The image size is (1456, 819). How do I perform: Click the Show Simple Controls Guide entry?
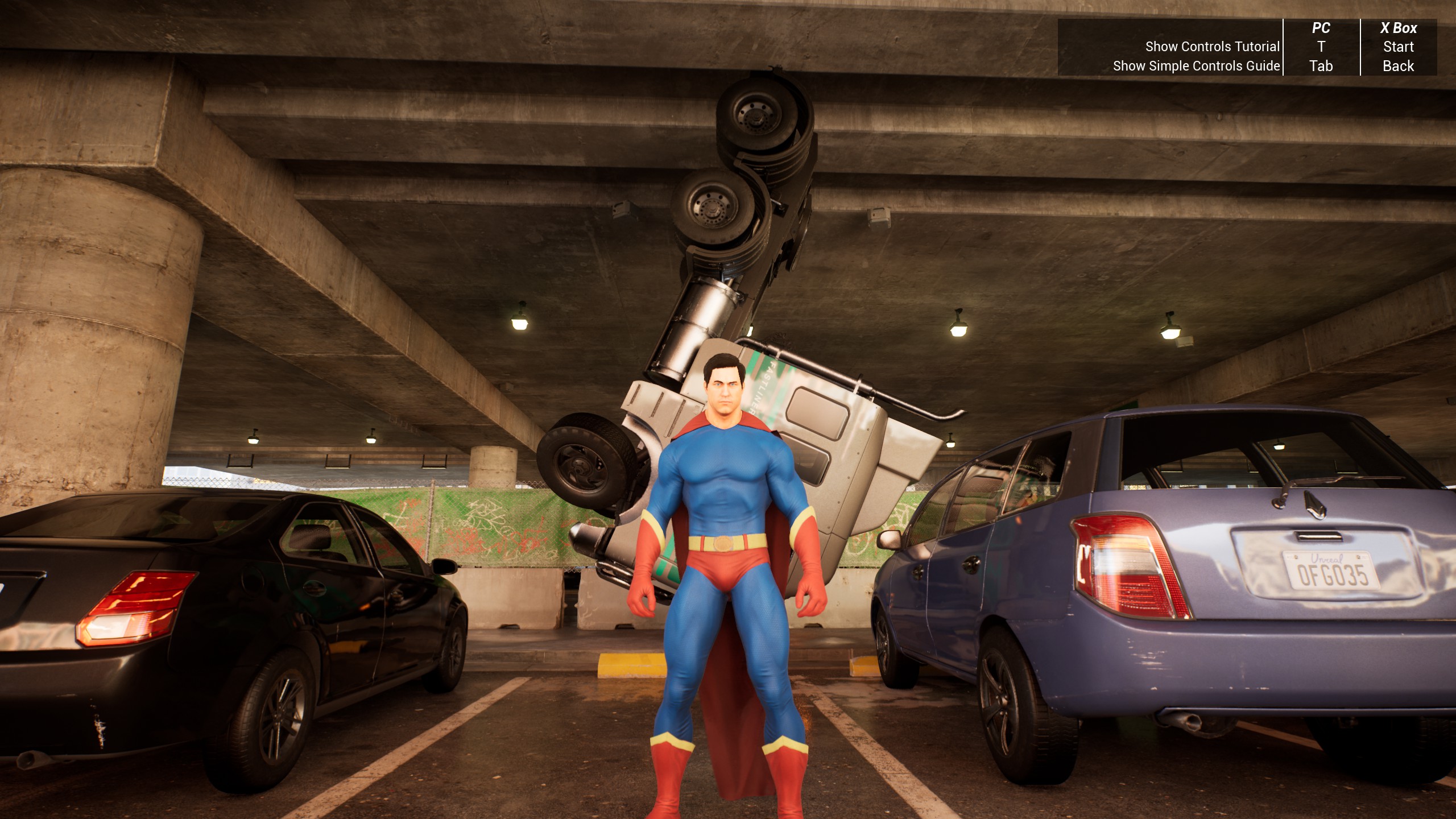(x=1196, y=66)
